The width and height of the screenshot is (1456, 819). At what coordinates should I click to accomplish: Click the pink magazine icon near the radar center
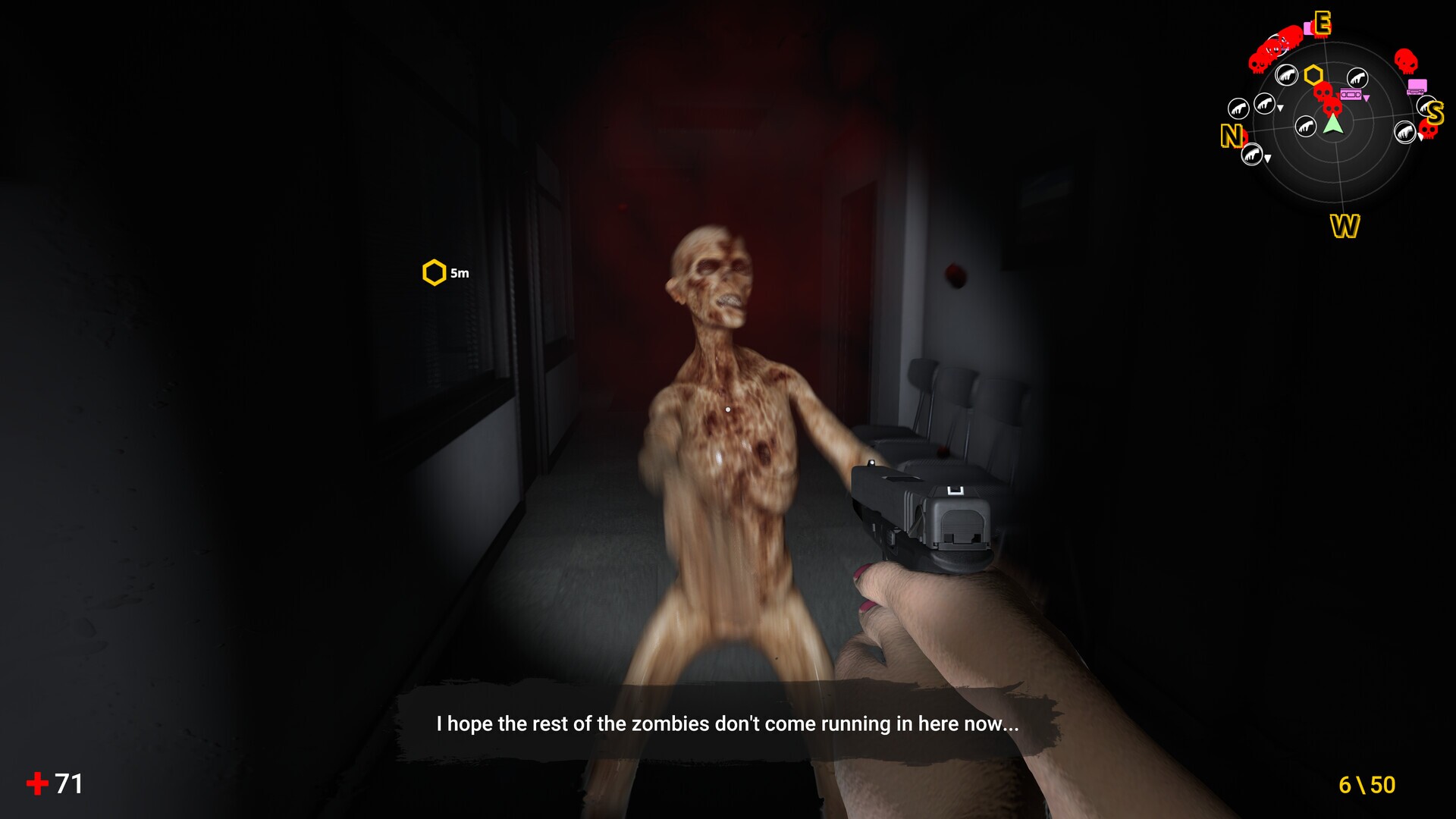click(1351, 96)
